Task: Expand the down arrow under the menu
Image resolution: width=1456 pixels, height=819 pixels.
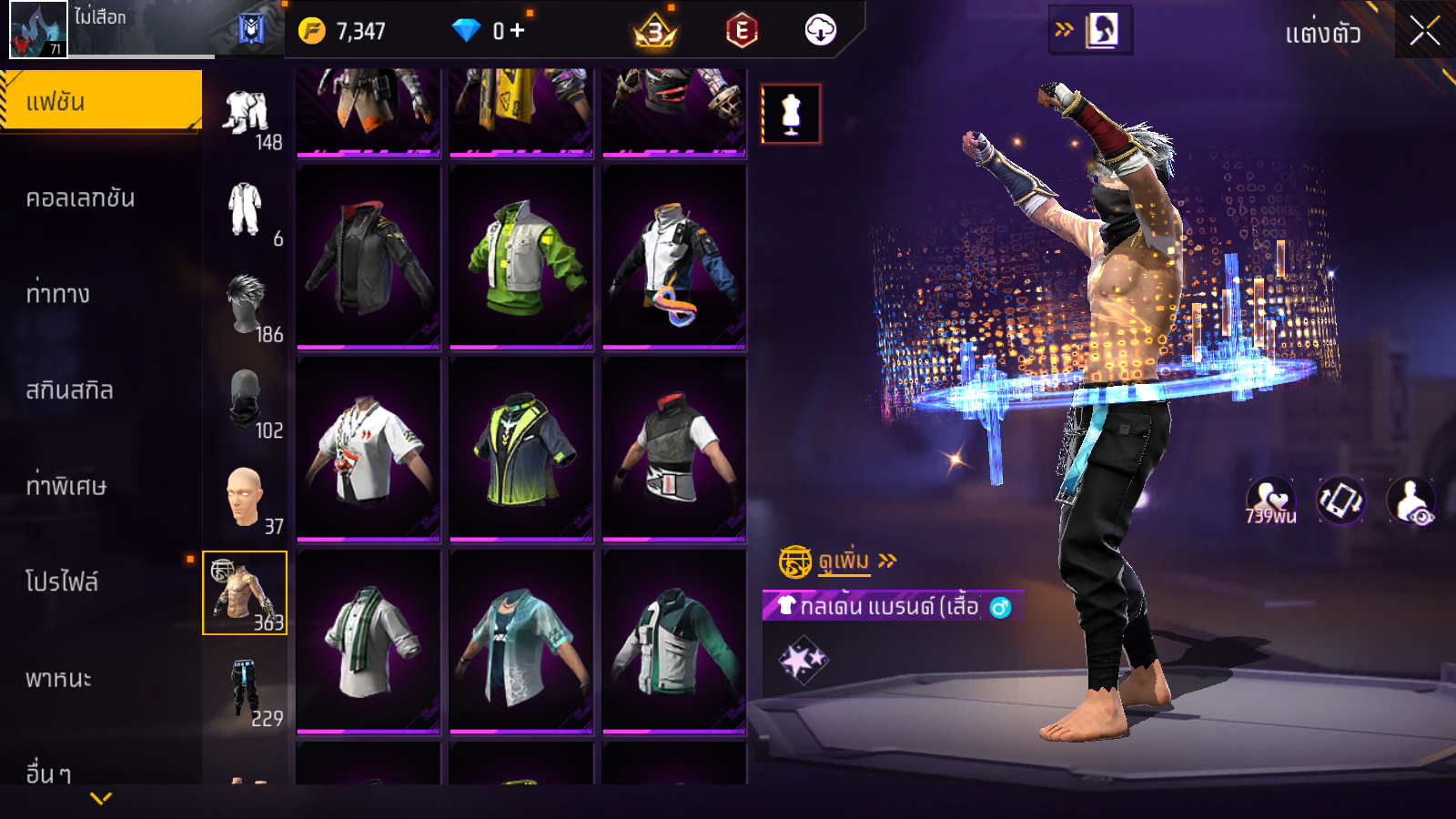Action: tap(101, 798)
